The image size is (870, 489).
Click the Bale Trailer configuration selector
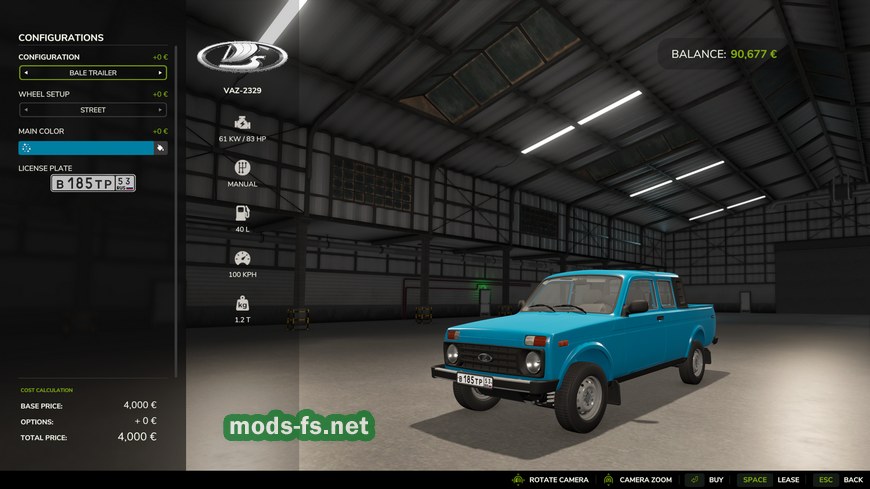(93, 73)
